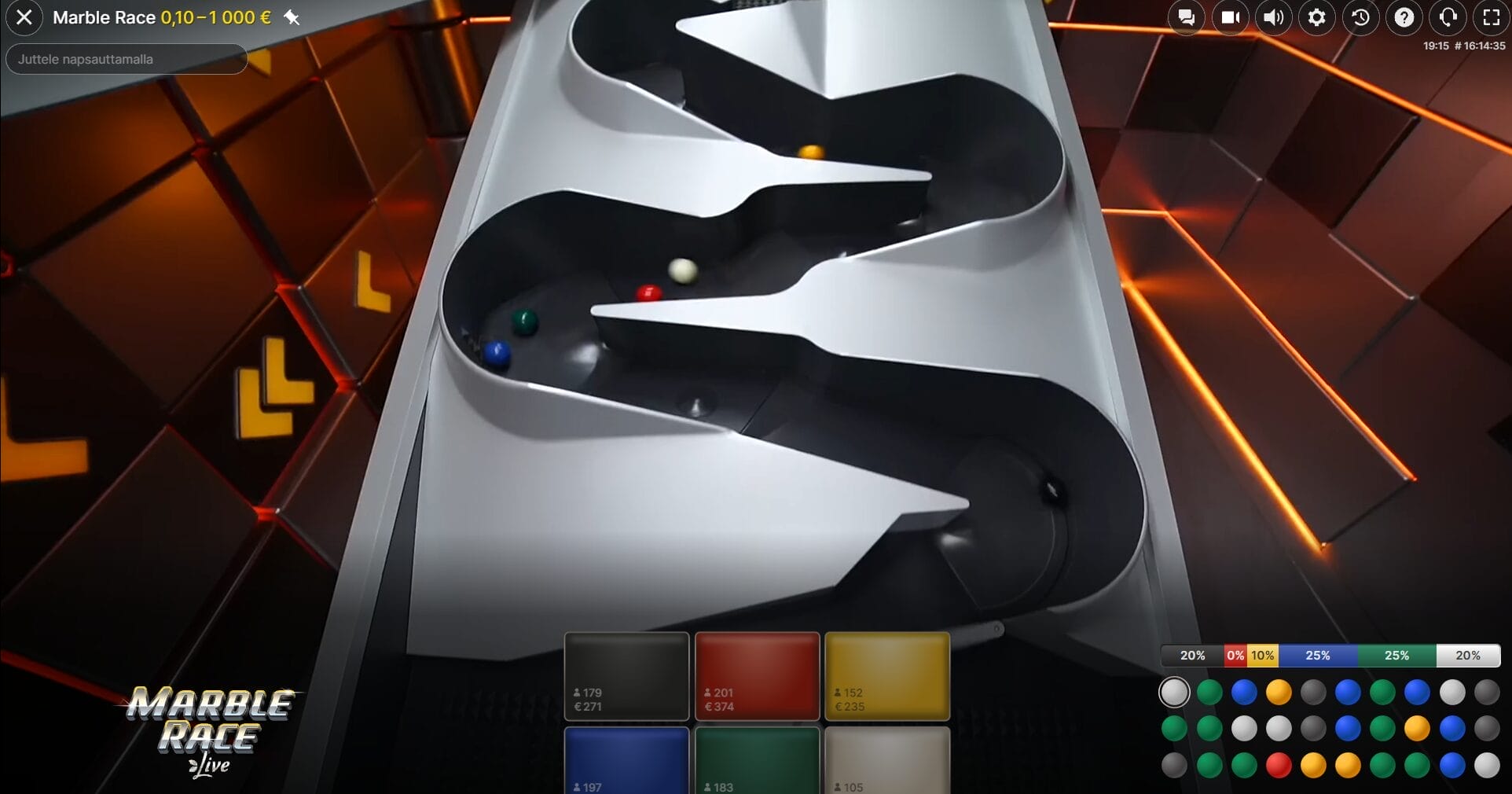
Task: Click the blue 25% statistics segment
Action: [1318, 655]
